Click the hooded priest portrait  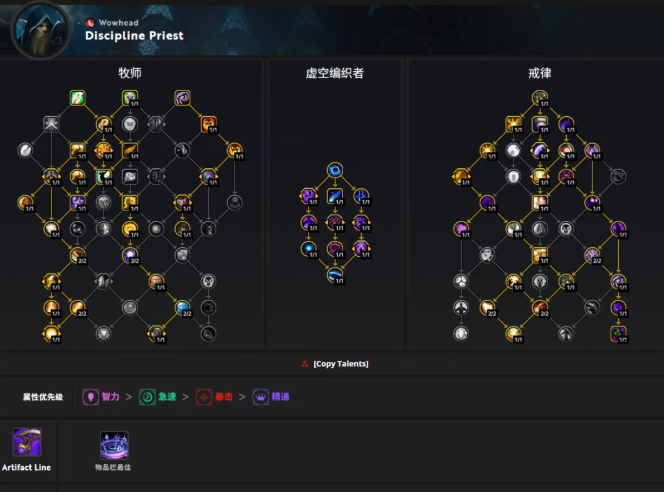(40, 29)
